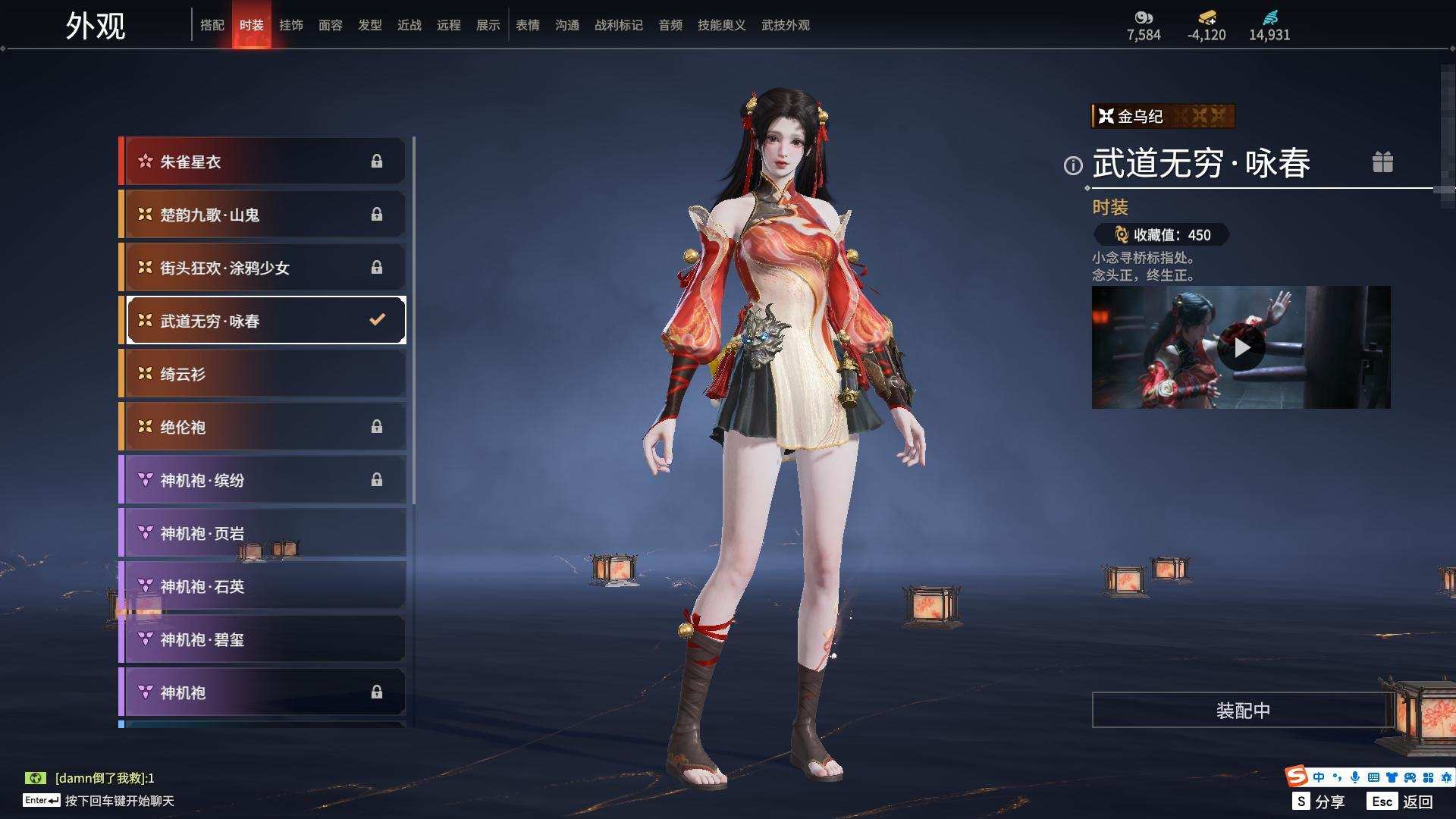1456x819 pixels.
Task: Click the gift icon beside outfit title
Action: click(x=1382, y=162)
